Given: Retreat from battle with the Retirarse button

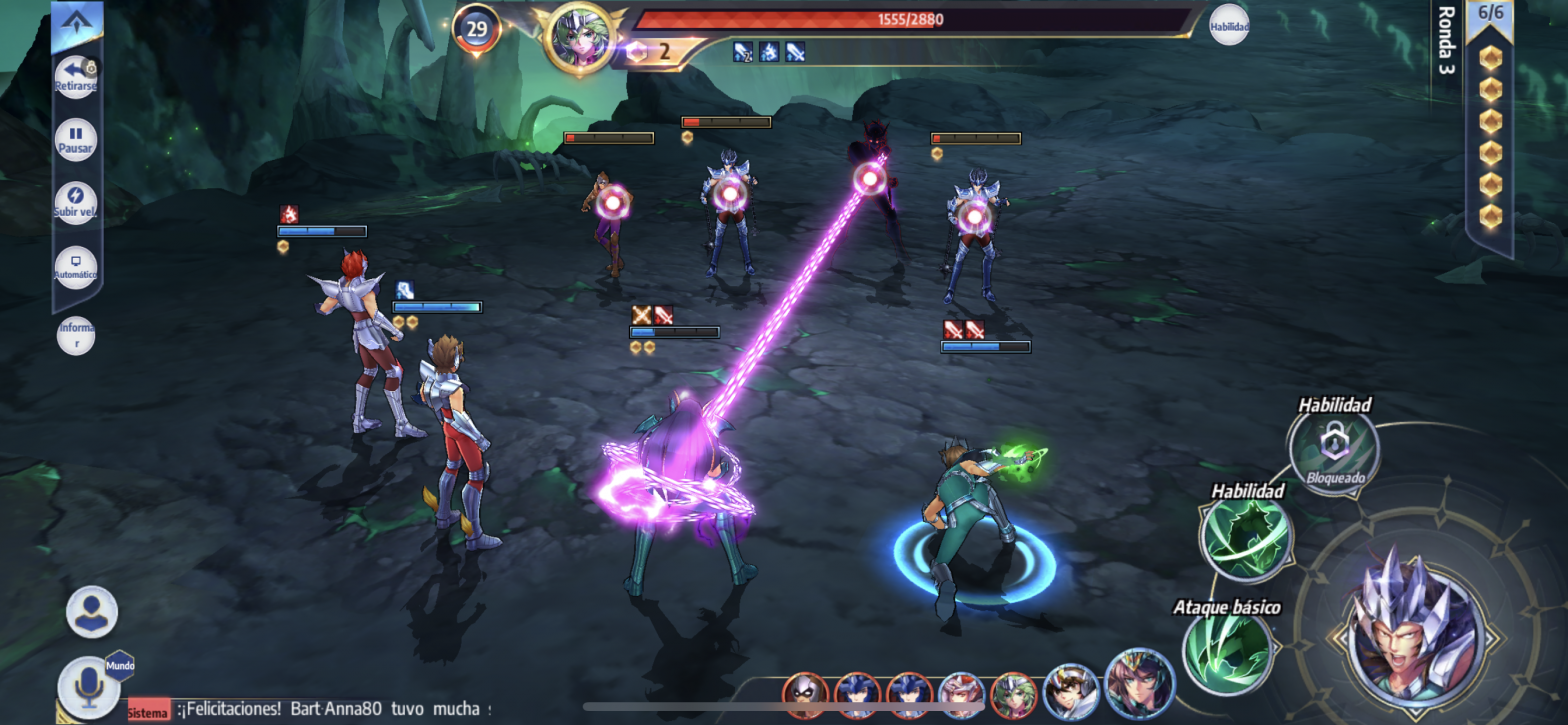Looking at the screenshot, I should pos(76,77).
